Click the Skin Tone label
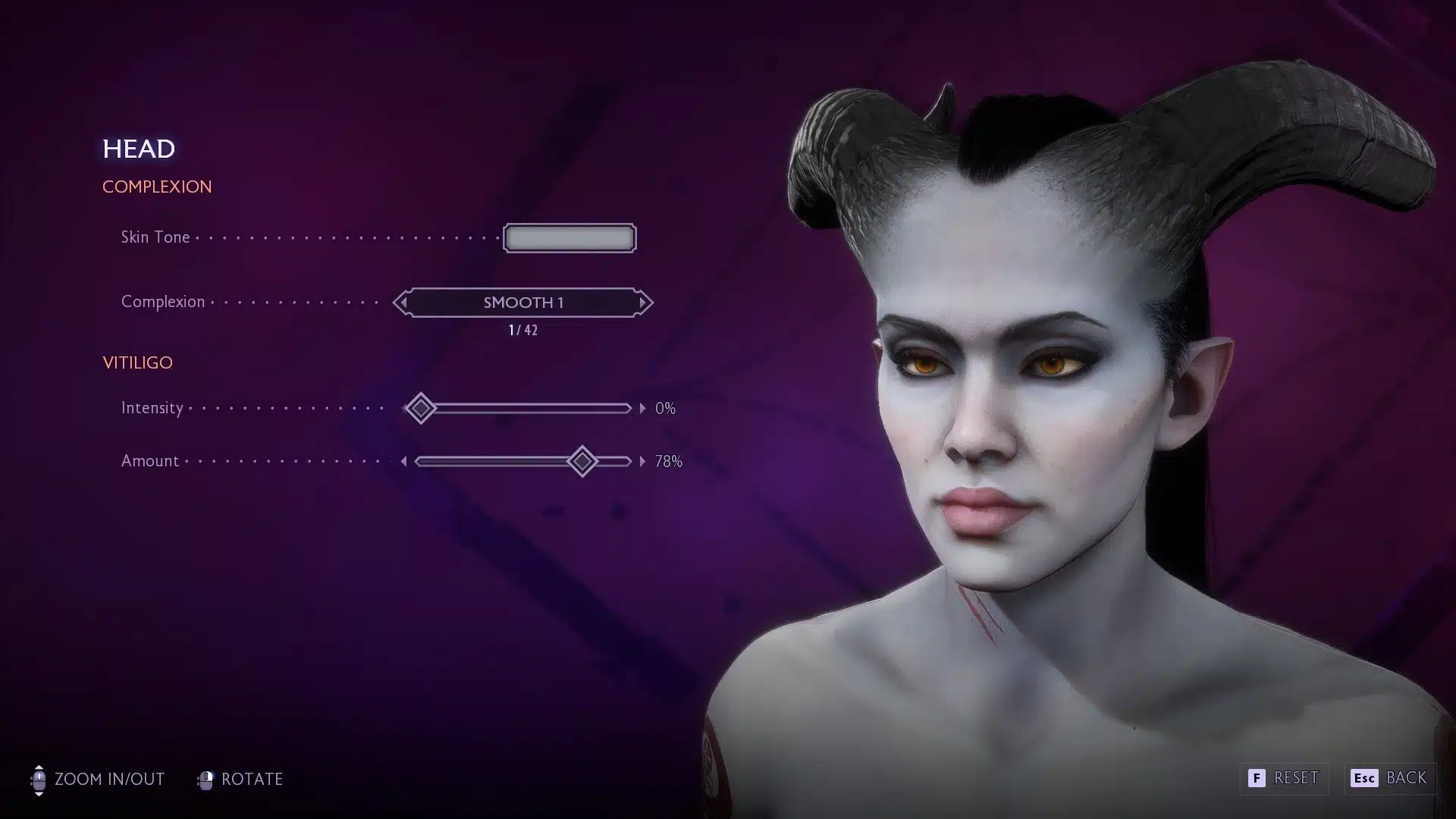Screen dimensions: 1456x819 [155, 237]
